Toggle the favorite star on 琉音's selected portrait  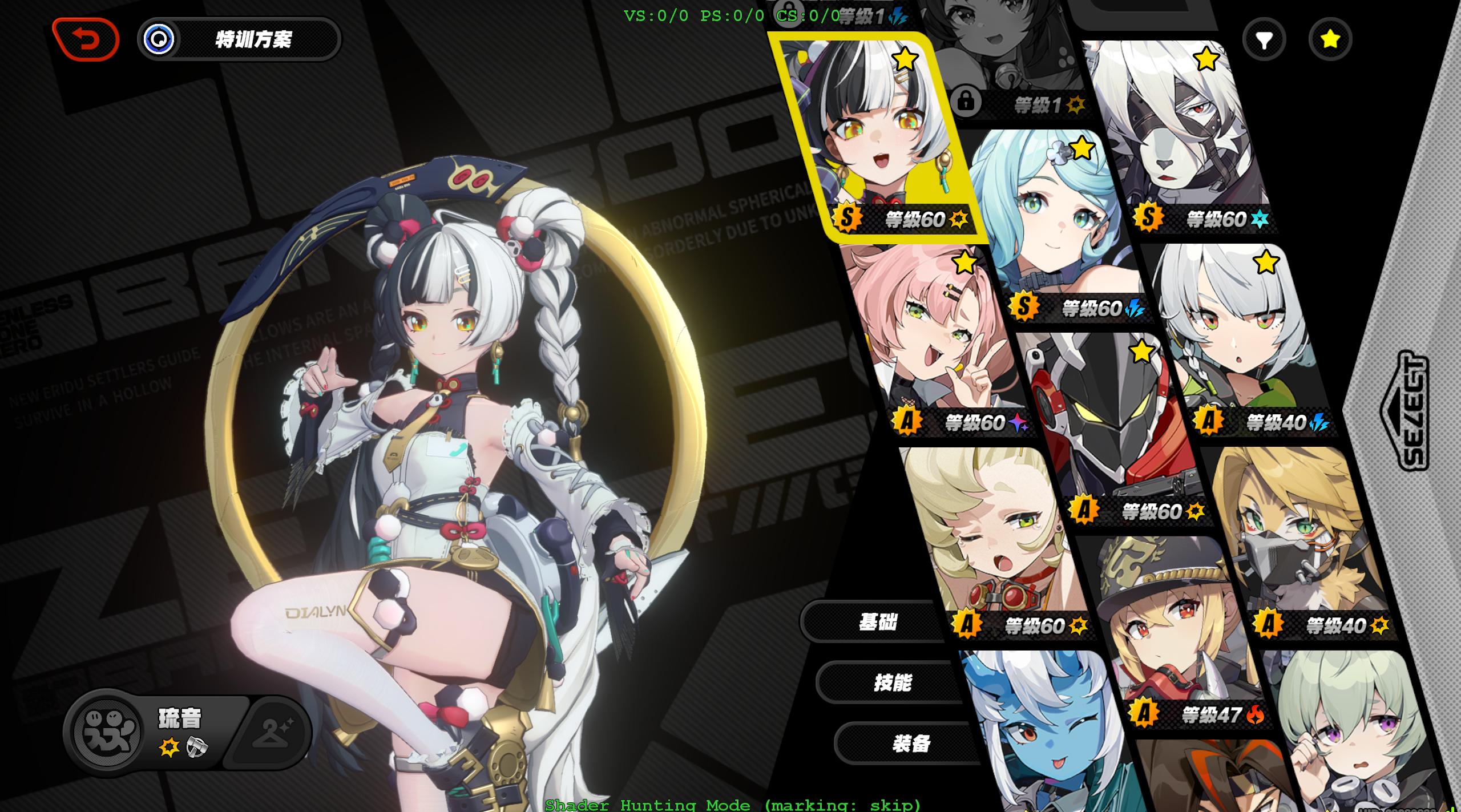(904, 57)
